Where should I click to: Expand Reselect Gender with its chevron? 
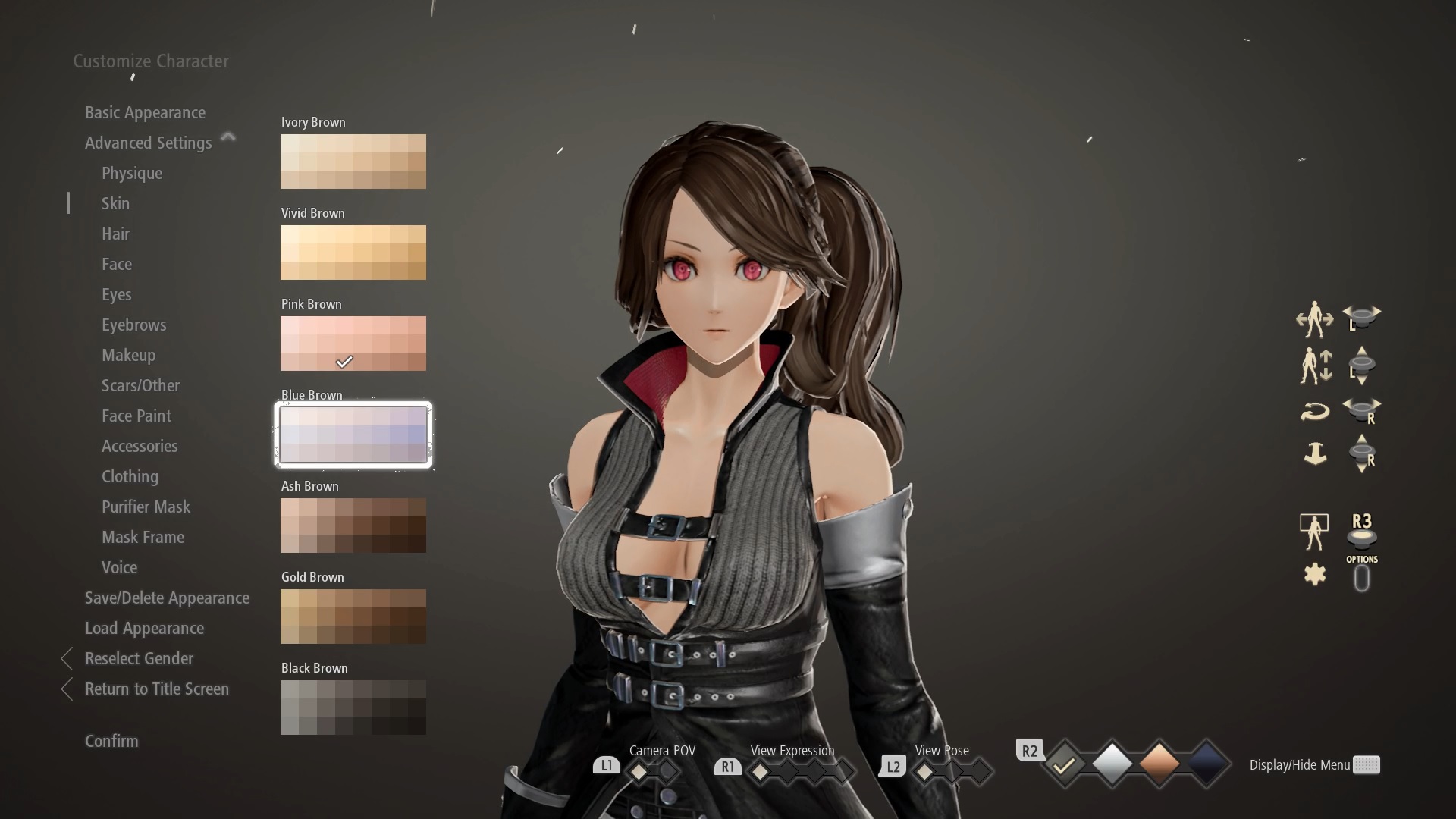pyautogui.click(x=66, y=658)
